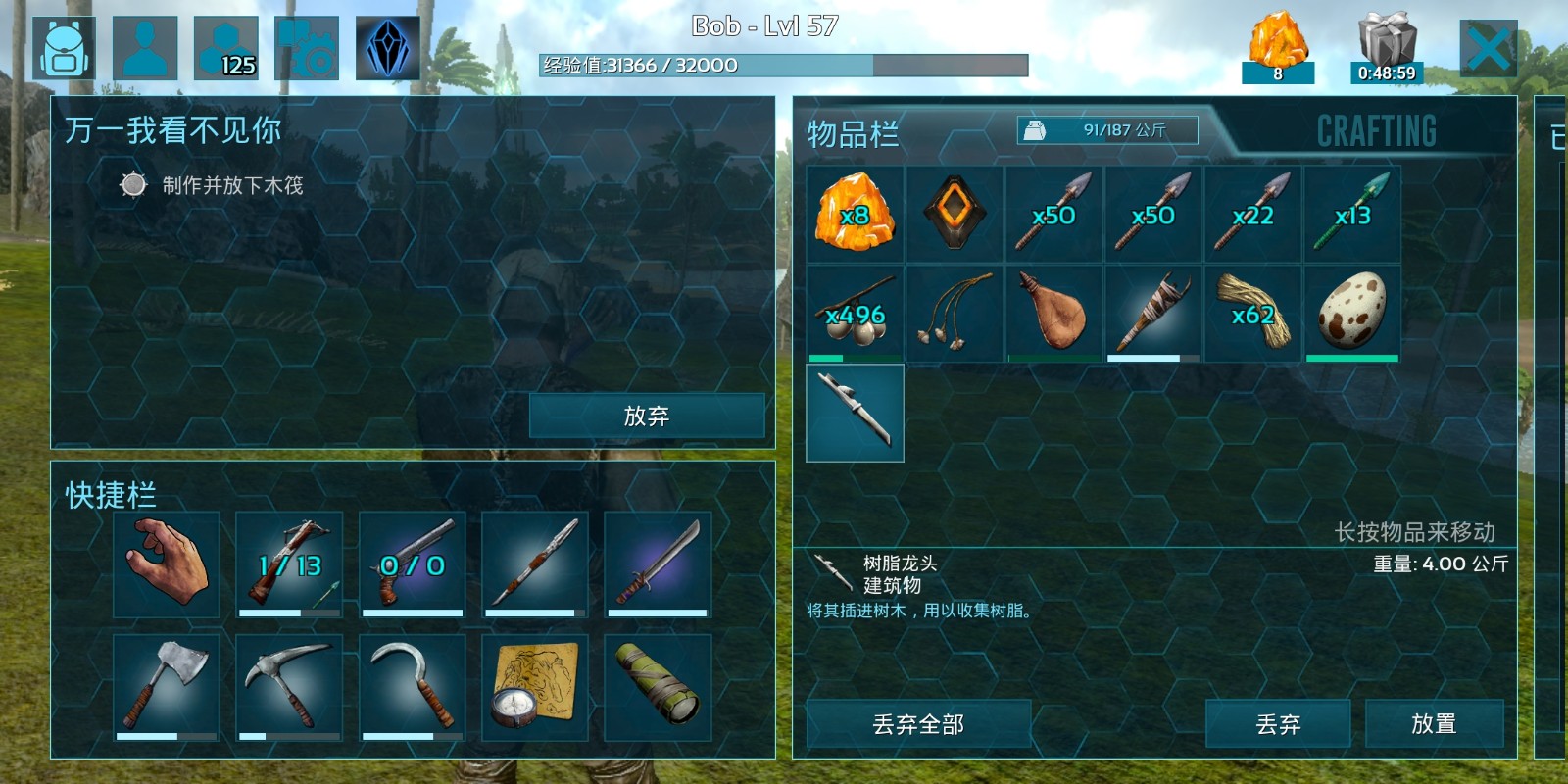Abandon the quest with the 放弃 button
This screenshot has width=1568, height=784.
pyautogui.click(x=646, y=416)
